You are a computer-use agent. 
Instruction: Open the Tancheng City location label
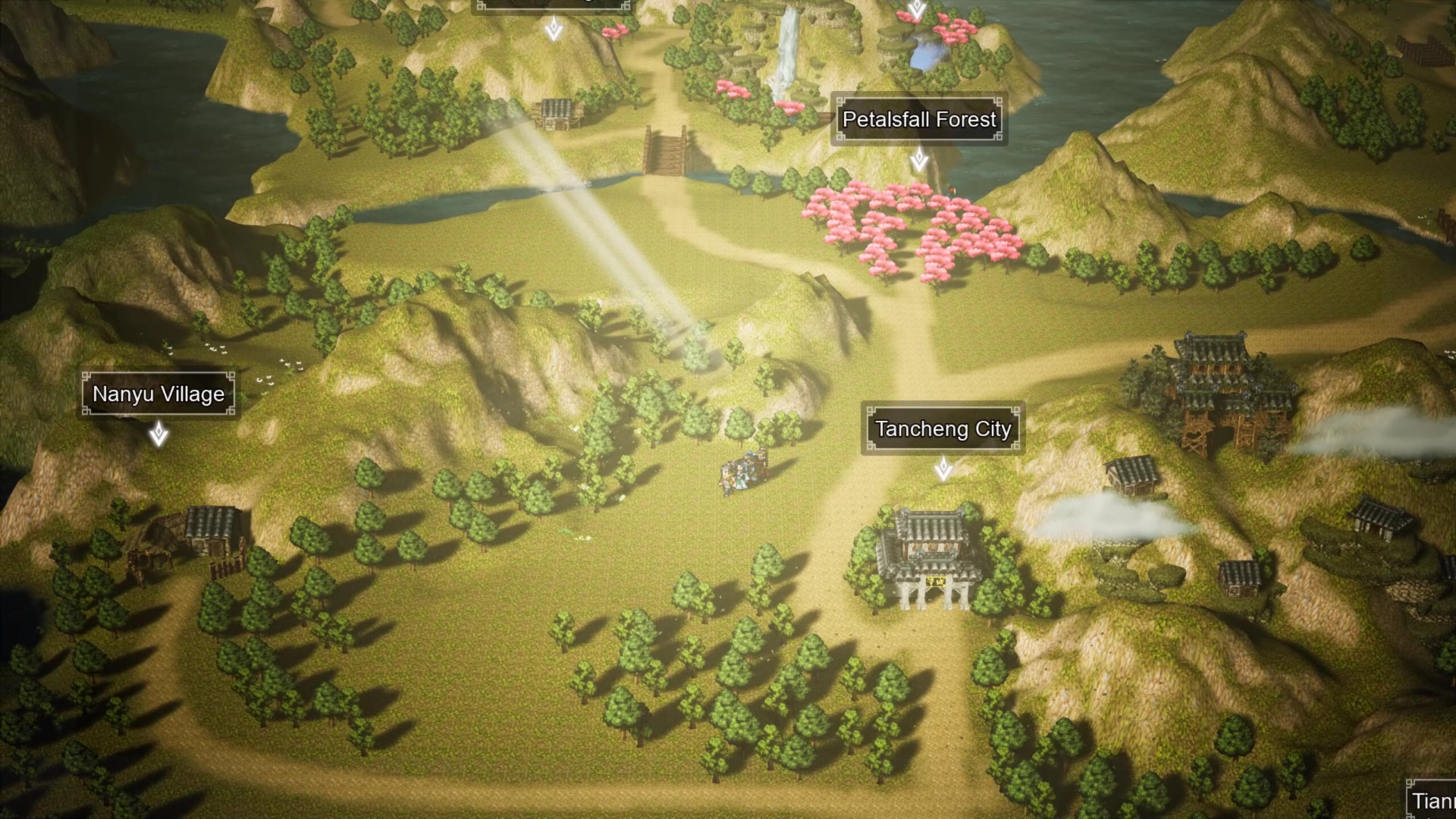coord(943,429)
